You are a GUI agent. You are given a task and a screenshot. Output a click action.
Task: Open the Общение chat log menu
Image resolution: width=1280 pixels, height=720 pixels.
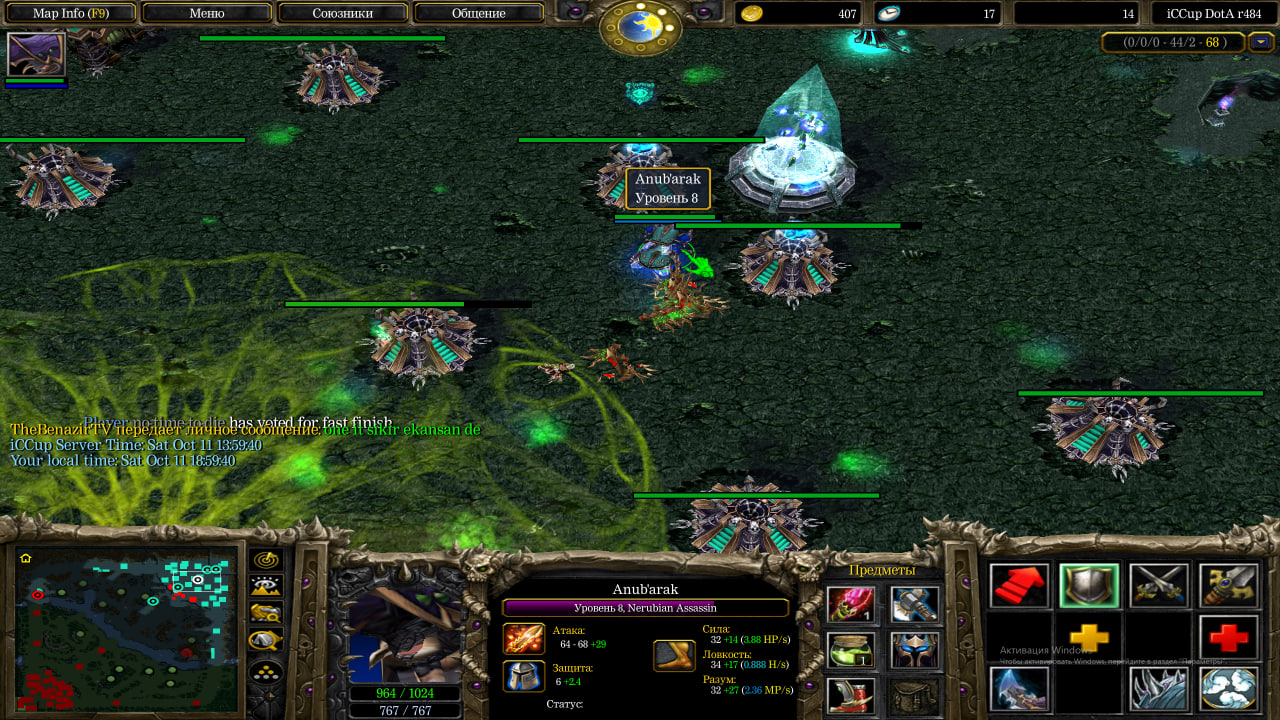[478, 13]
